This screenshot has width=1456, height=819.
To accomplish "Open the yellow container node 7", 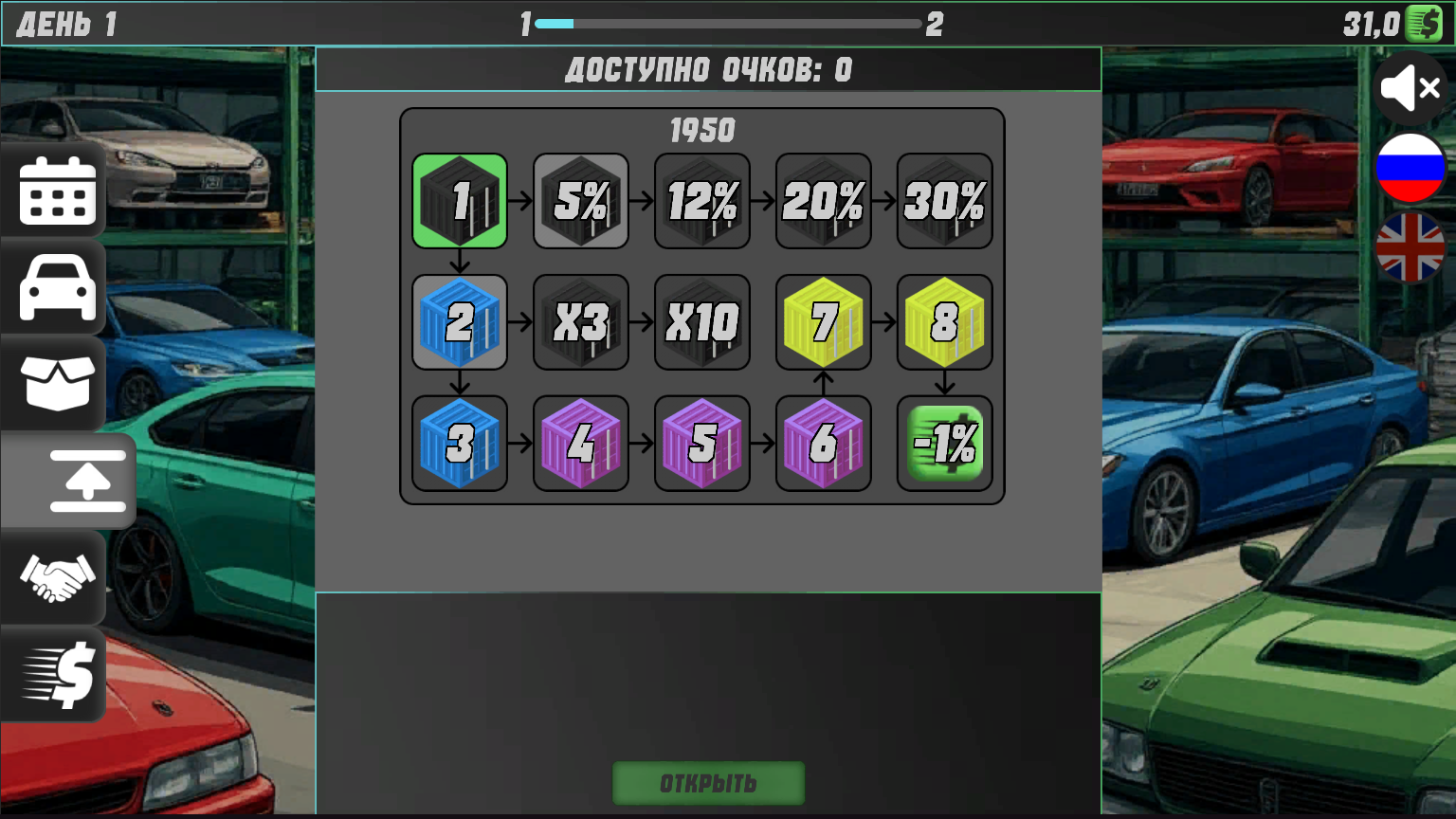I will tap(823, 321).
